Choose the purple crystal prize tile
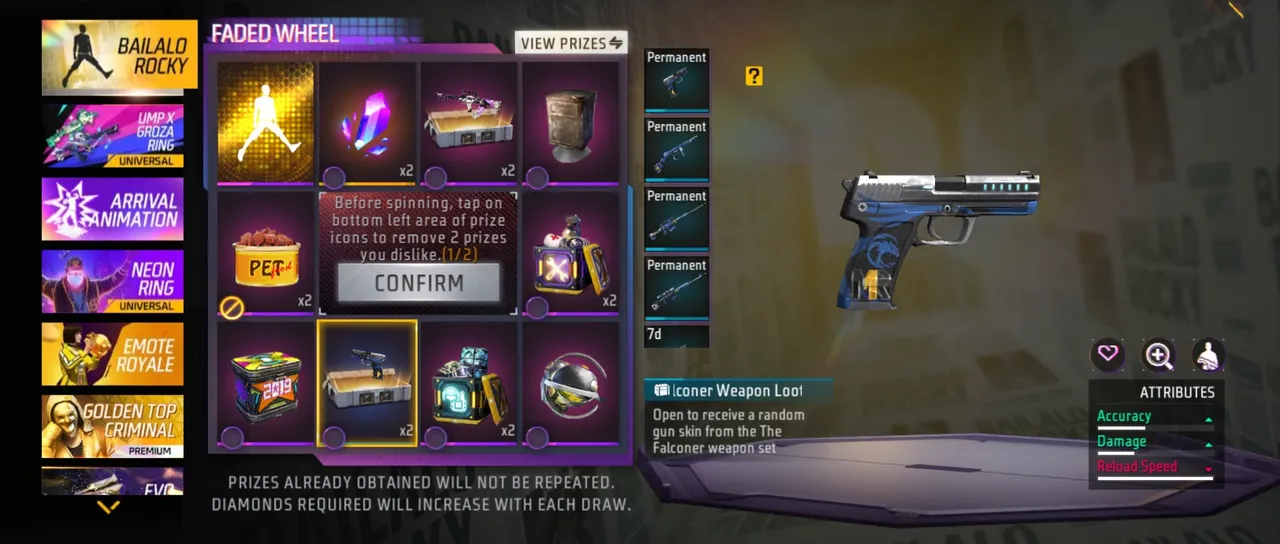Screen dimensions: 1280x544 click(368, 124)
